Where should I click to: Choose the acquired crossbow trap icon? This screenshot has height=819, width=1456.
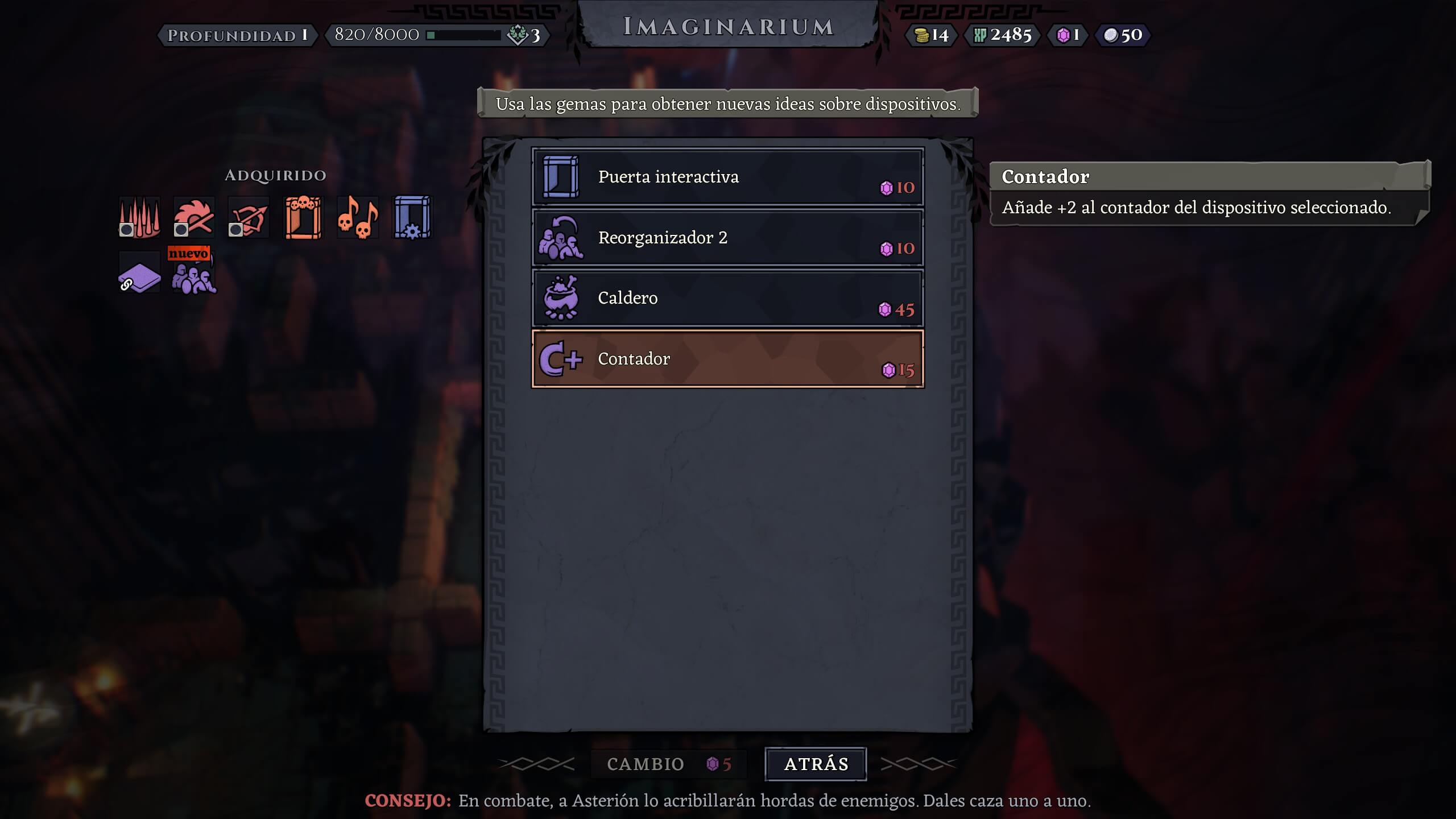tap(249, 217)
